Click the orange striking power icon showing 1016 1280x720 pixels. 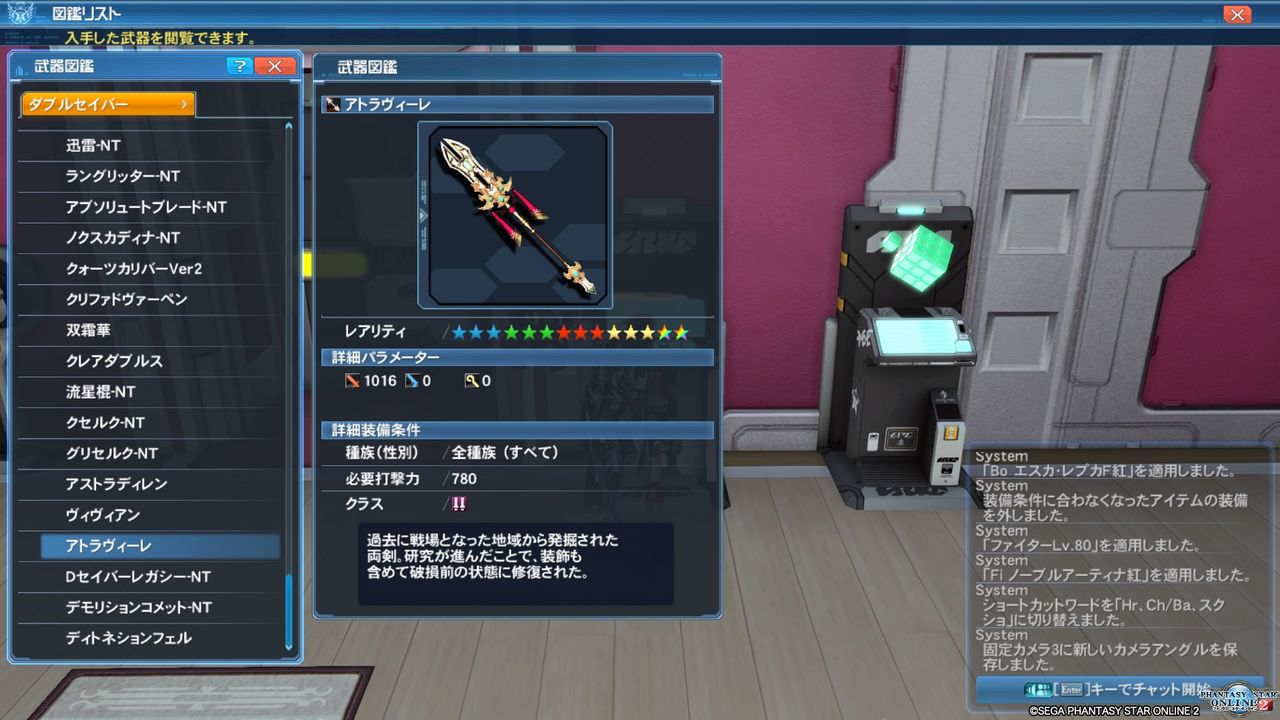(x=355, y=380)
